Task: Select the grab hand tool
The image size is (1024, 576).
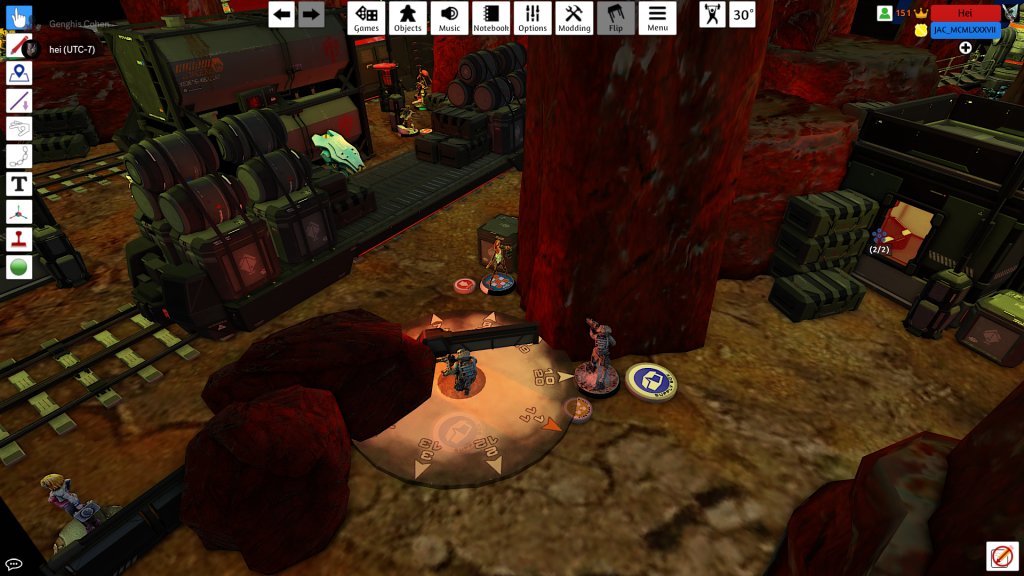Action: pyautogui.click(x=19, y=17)
